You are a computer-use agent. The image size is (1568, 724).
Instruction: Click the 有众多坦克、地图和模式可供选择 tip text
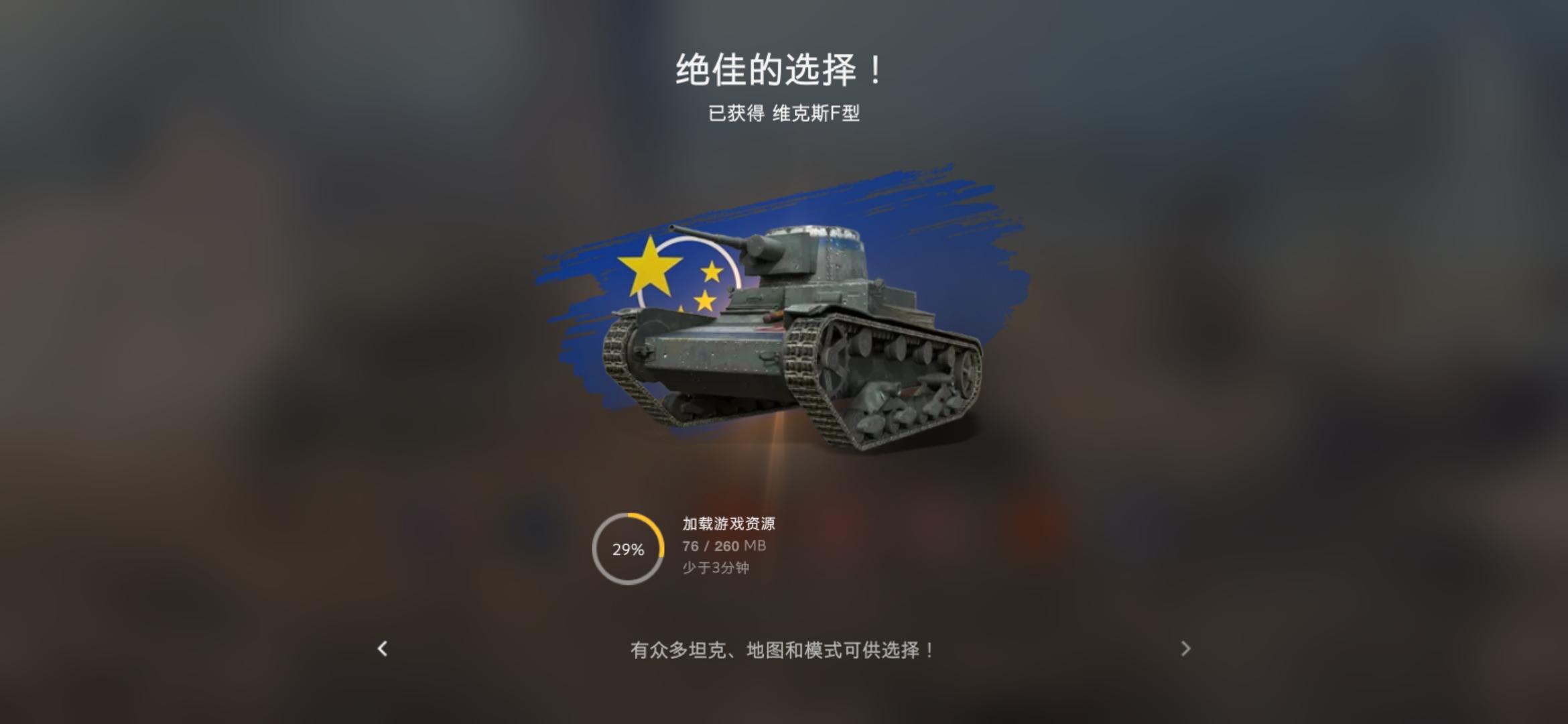[x=781, y=650]
